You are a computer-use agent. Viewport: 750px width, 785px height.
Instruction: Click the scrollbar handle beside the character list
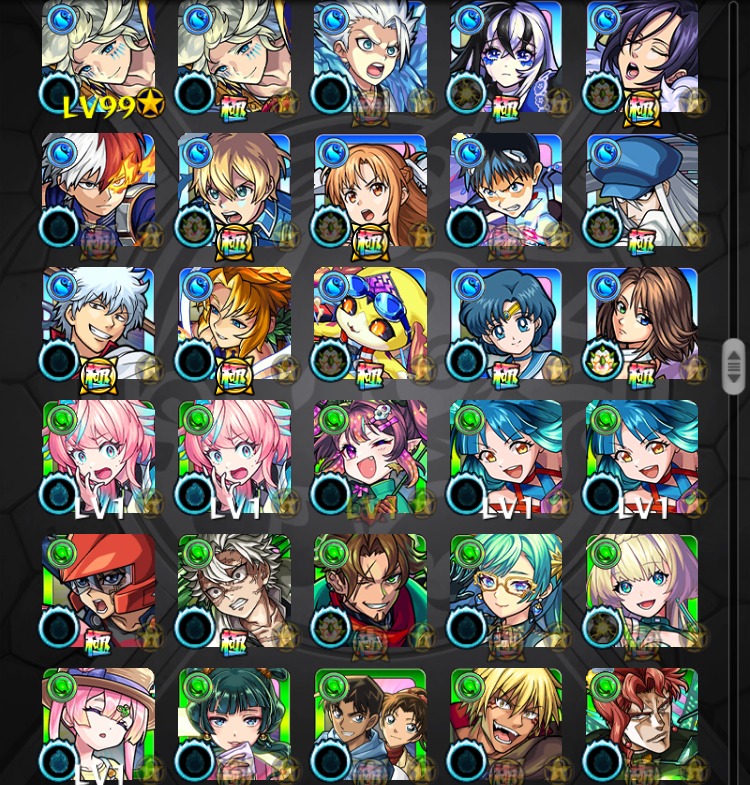(734, 367)
